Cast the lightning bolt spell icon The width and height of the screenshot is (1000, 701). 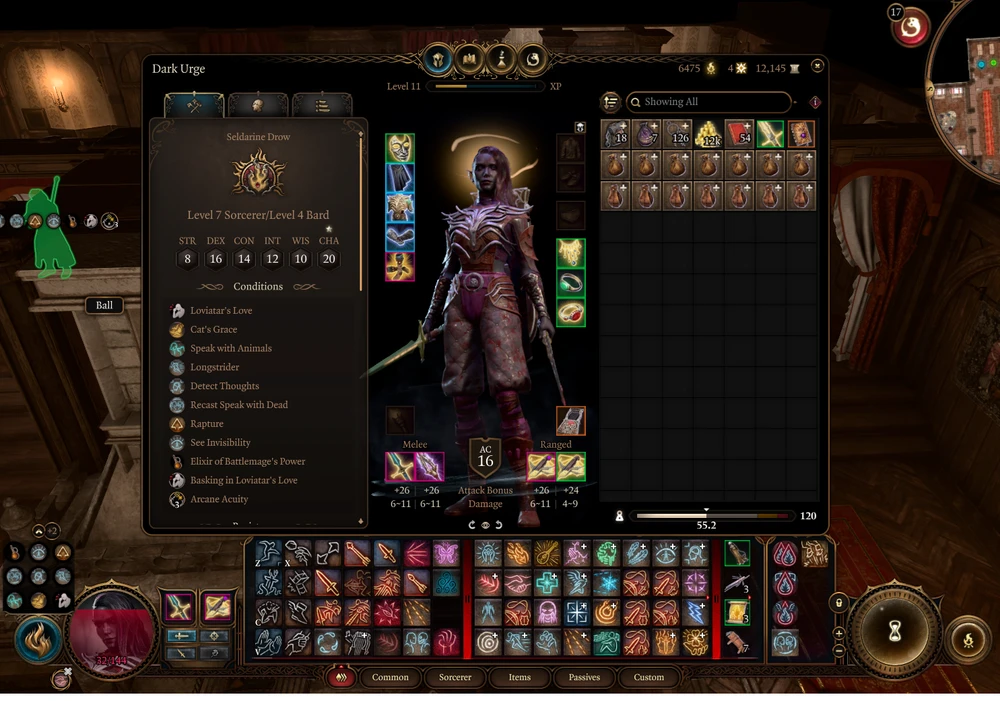[x=695, y=612]
